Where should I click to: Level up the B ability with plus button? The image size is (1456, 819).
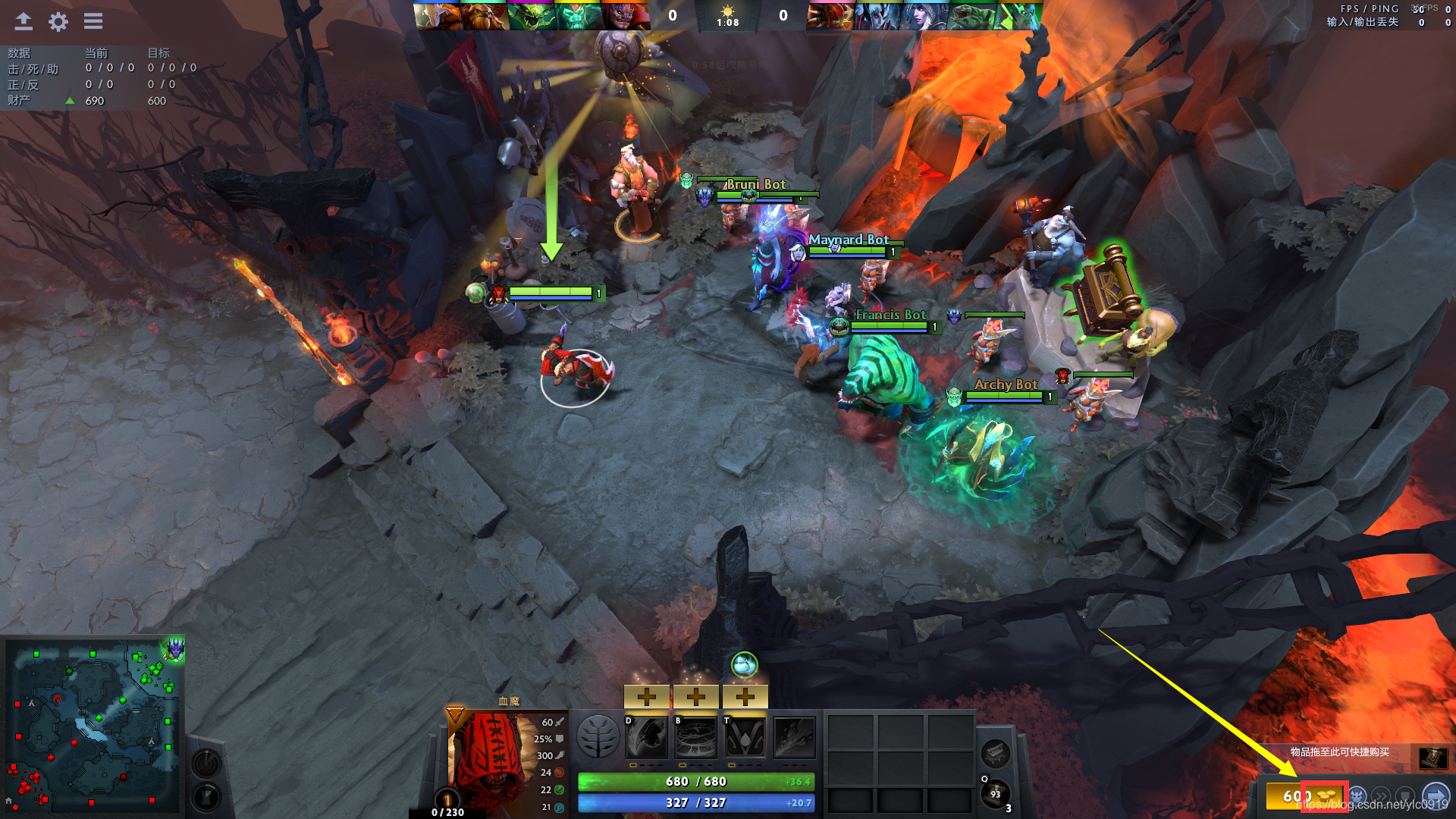click(x=696, y=696)
